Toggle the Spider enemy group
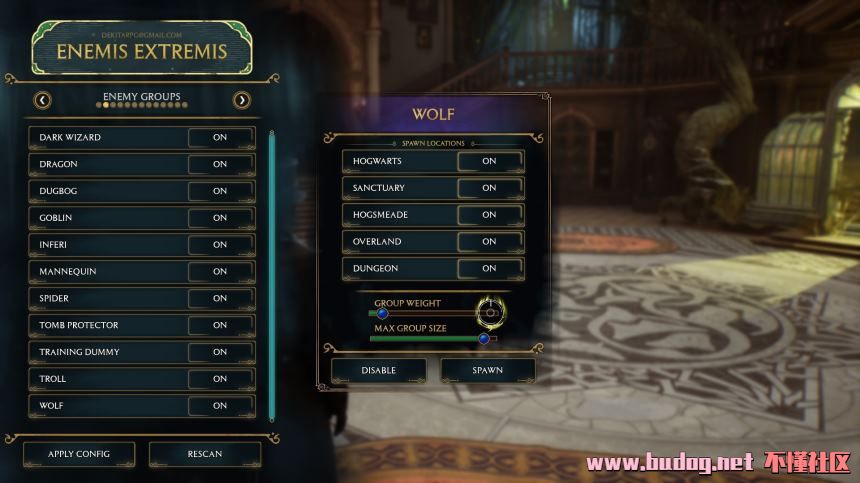The width and height of the screenshot is (860, 483). tap(220, 298)
